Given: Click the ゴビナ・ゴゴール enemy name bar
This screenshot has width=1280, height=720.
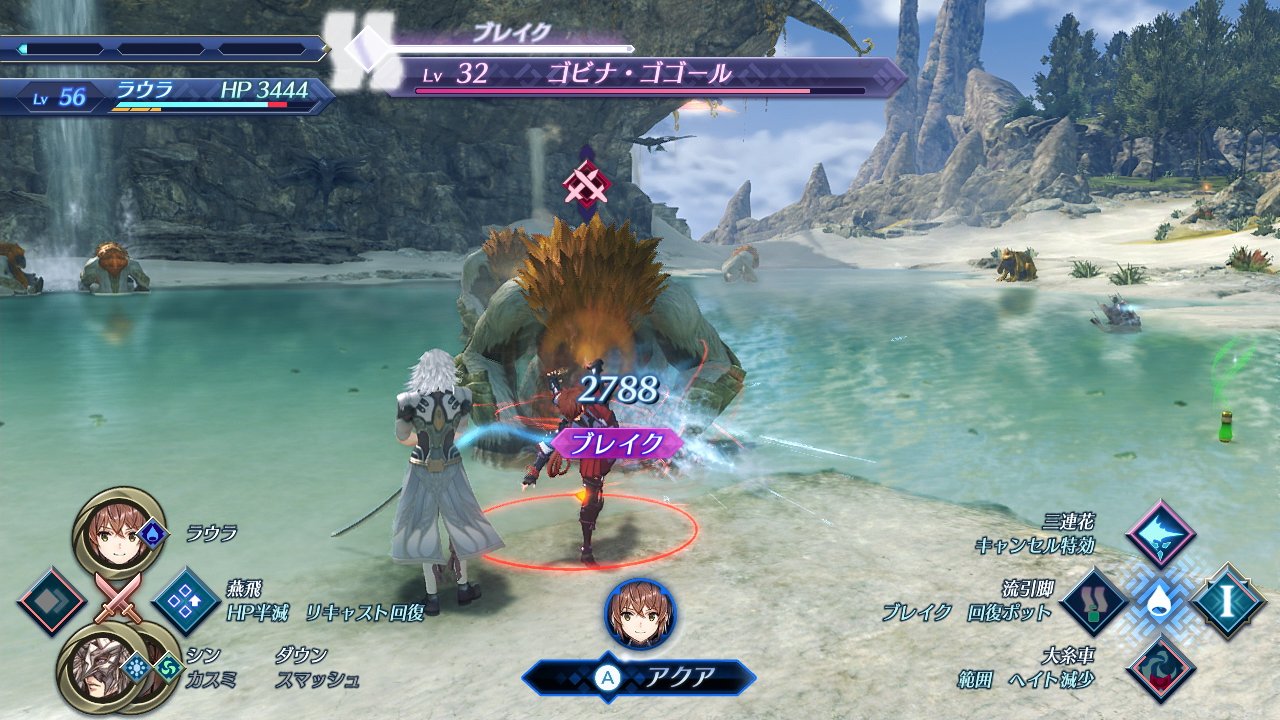Looking at the screenshot, I should (x=640, y=75).
